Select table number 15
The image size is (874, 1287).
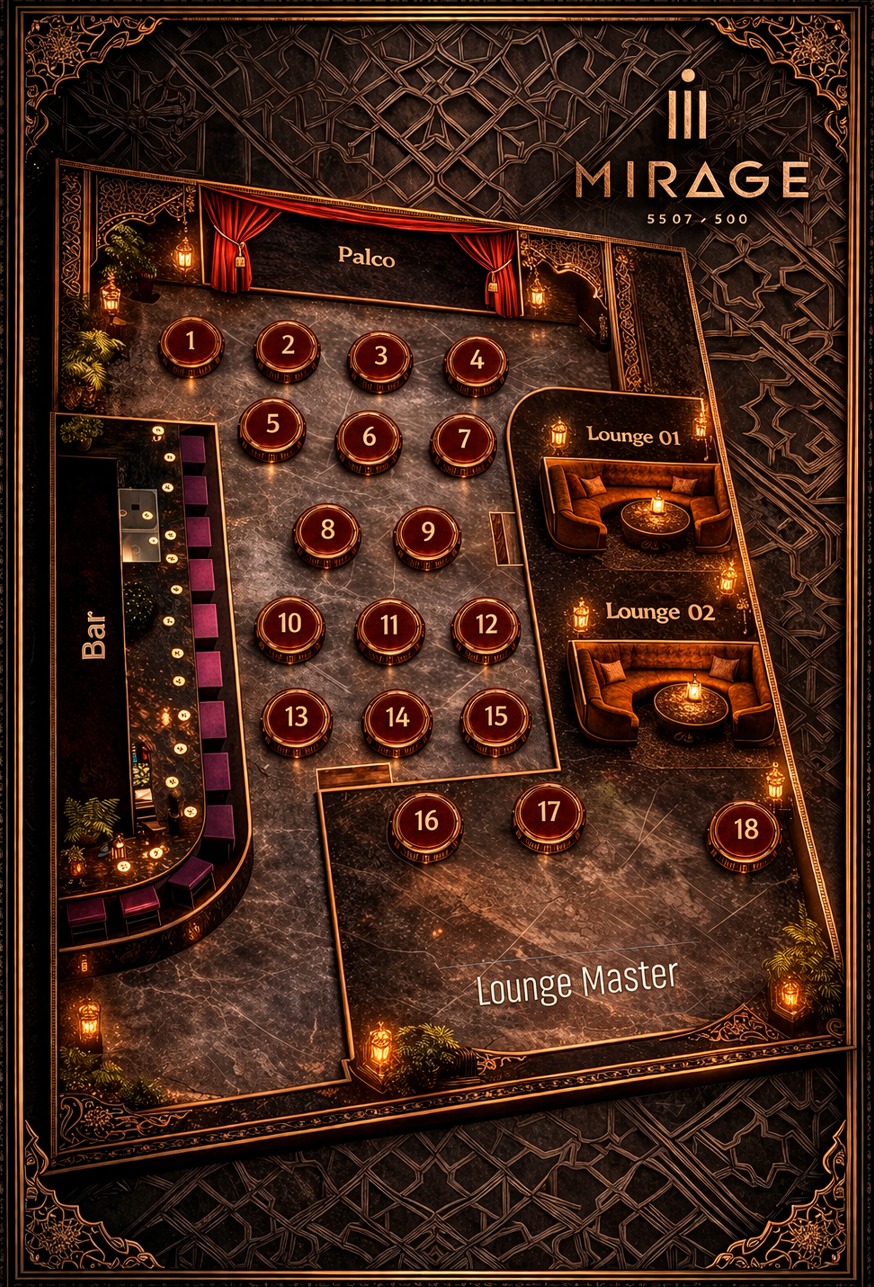(x=495, y=718)
